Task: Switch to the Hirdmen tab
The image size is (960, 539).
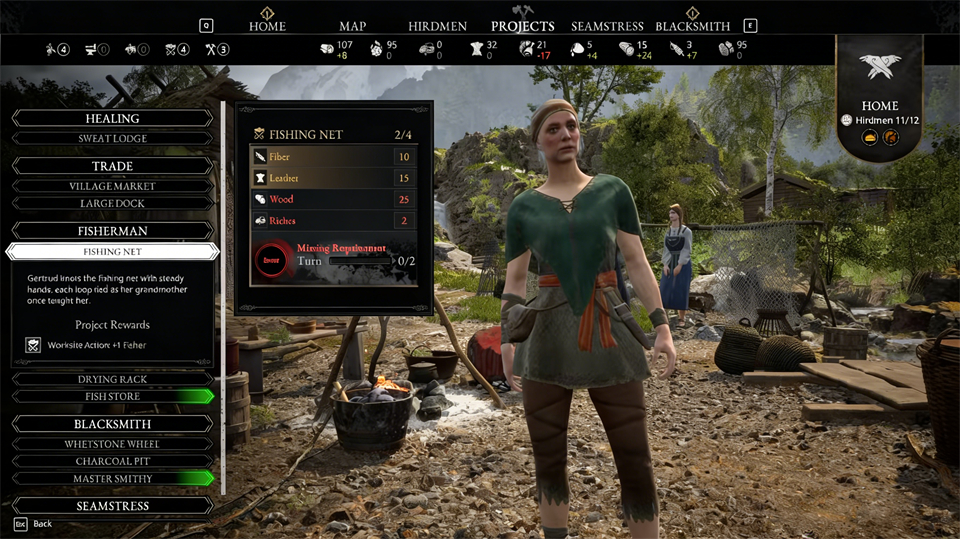Action: tap(438, 26)
